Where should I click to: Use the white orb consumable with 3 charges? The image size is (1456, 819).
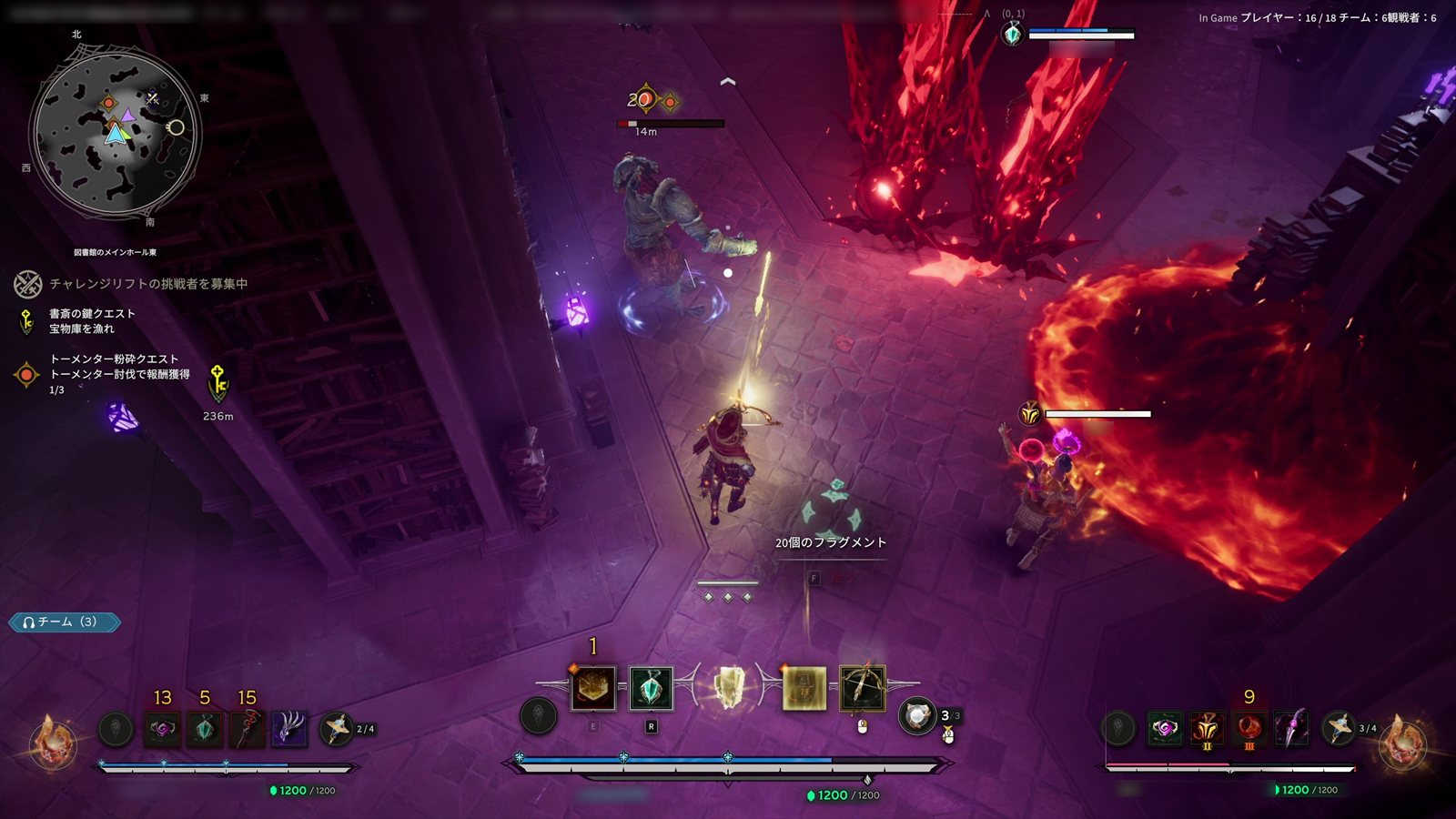(x=917, y=716)
